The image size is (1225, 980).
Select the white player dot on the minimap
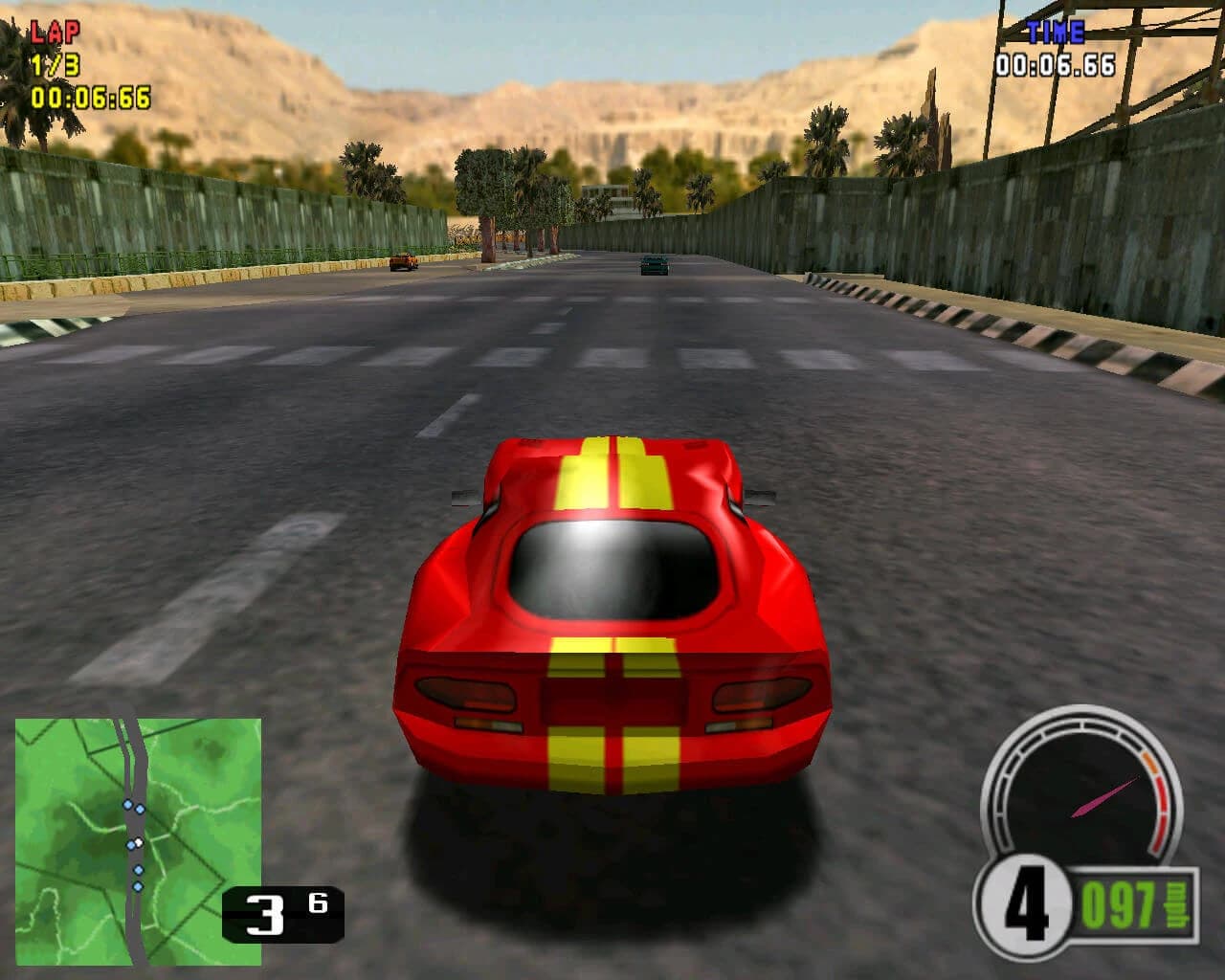139,842
